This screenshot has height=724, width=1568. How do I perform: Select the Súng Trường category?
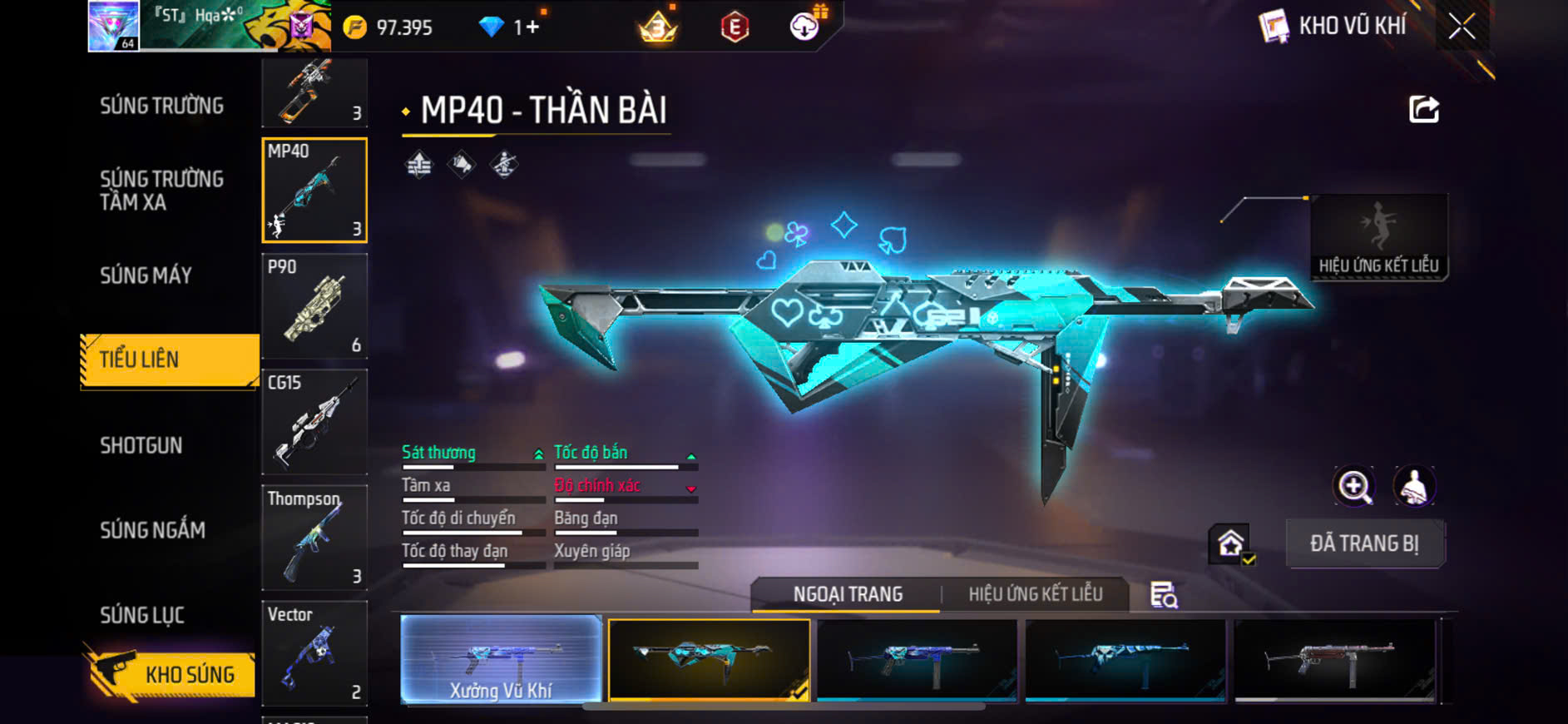[162, 106]
